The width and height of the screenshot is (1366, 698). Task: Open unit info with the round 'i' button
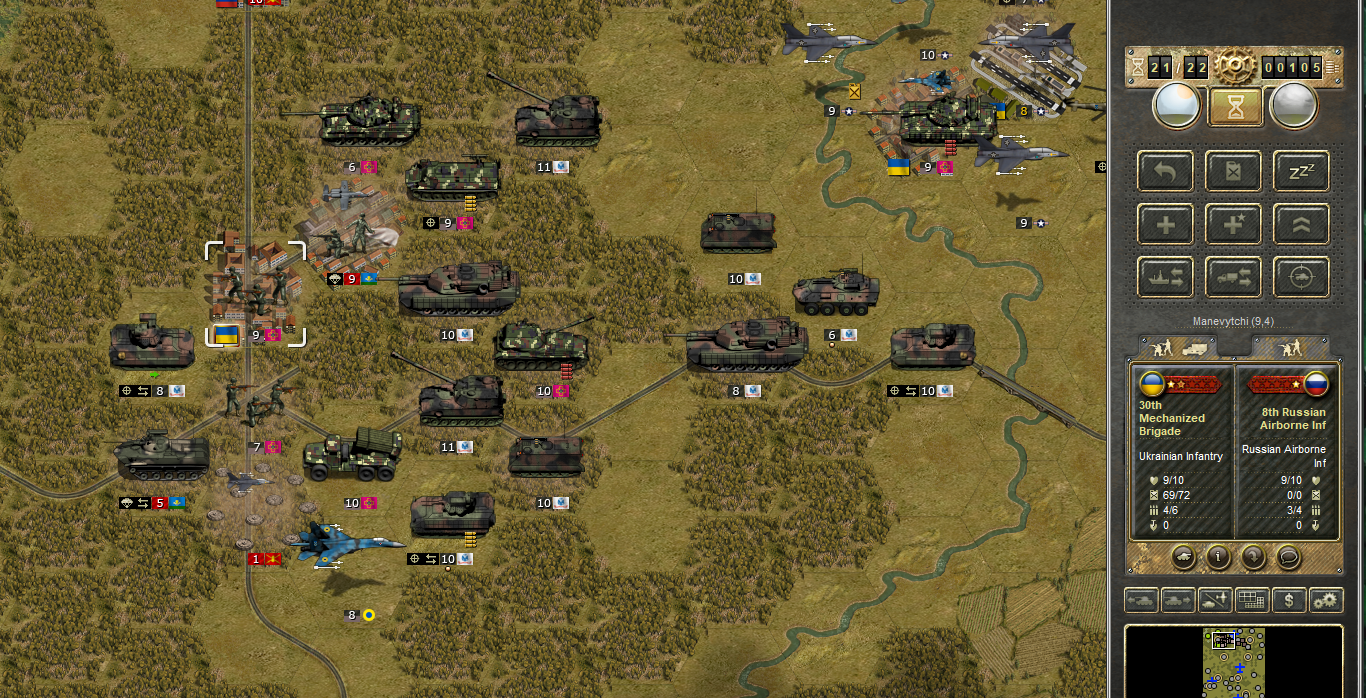coord(1218,556)
